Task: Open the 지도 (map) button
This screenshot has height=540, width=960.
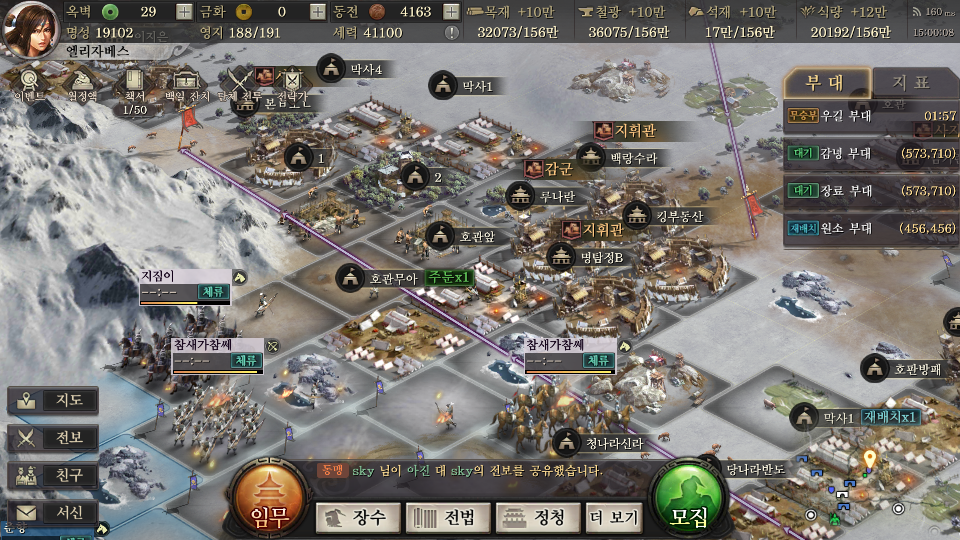Action: (54, 401)
